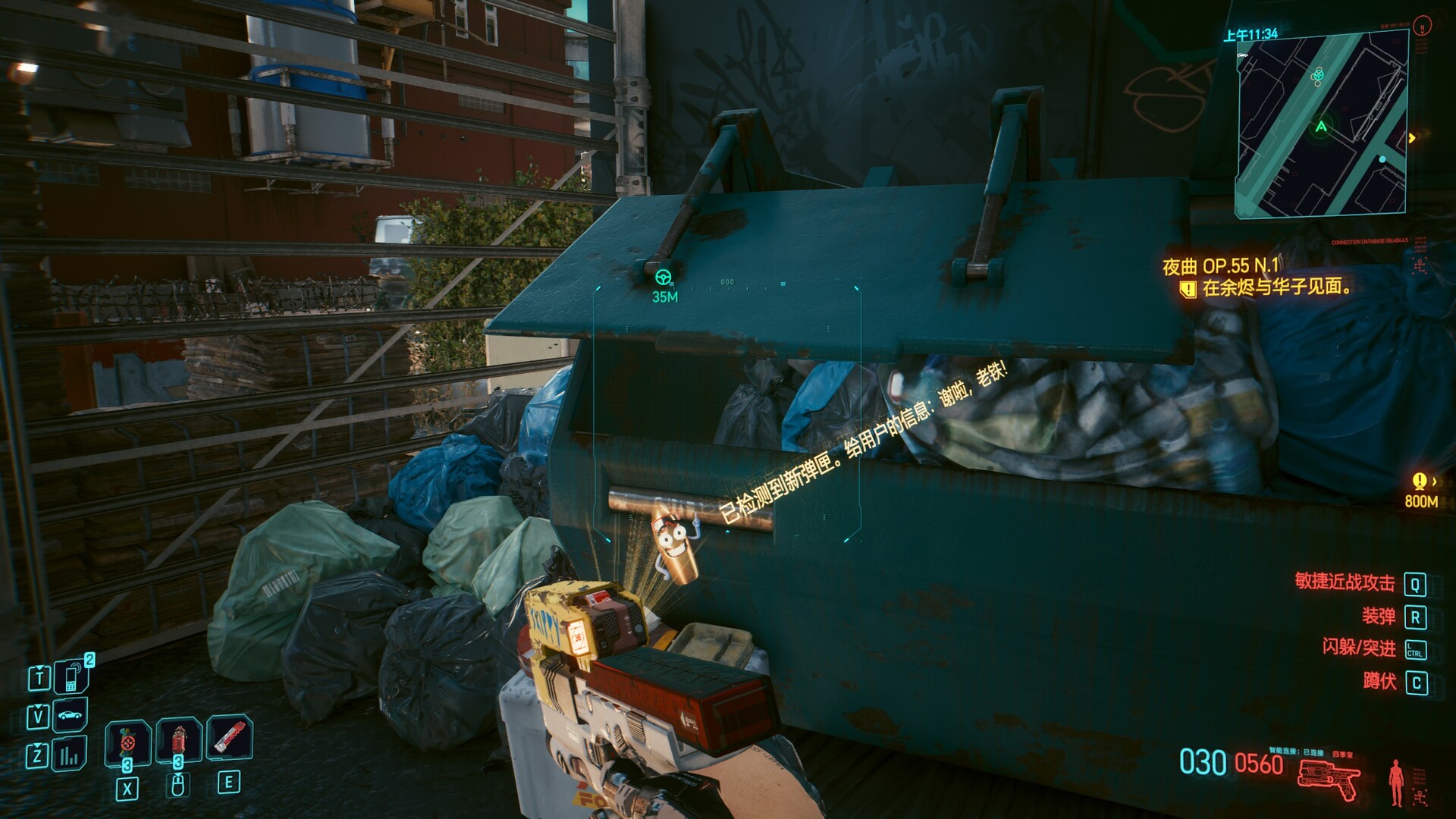The image size is (1456, 819).
Task: Open the phone icon with 2 notifications
Action: (72, 676)
